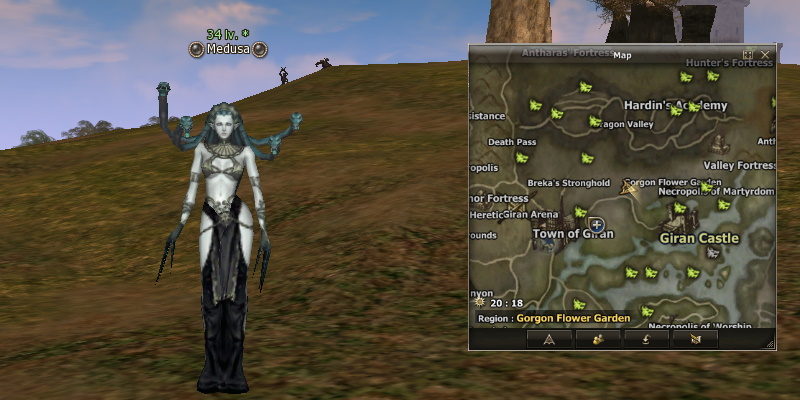Click the Town of Giran map label
Image resolution: width=800 pixels, height=400 pixels.
pos(572,234)
